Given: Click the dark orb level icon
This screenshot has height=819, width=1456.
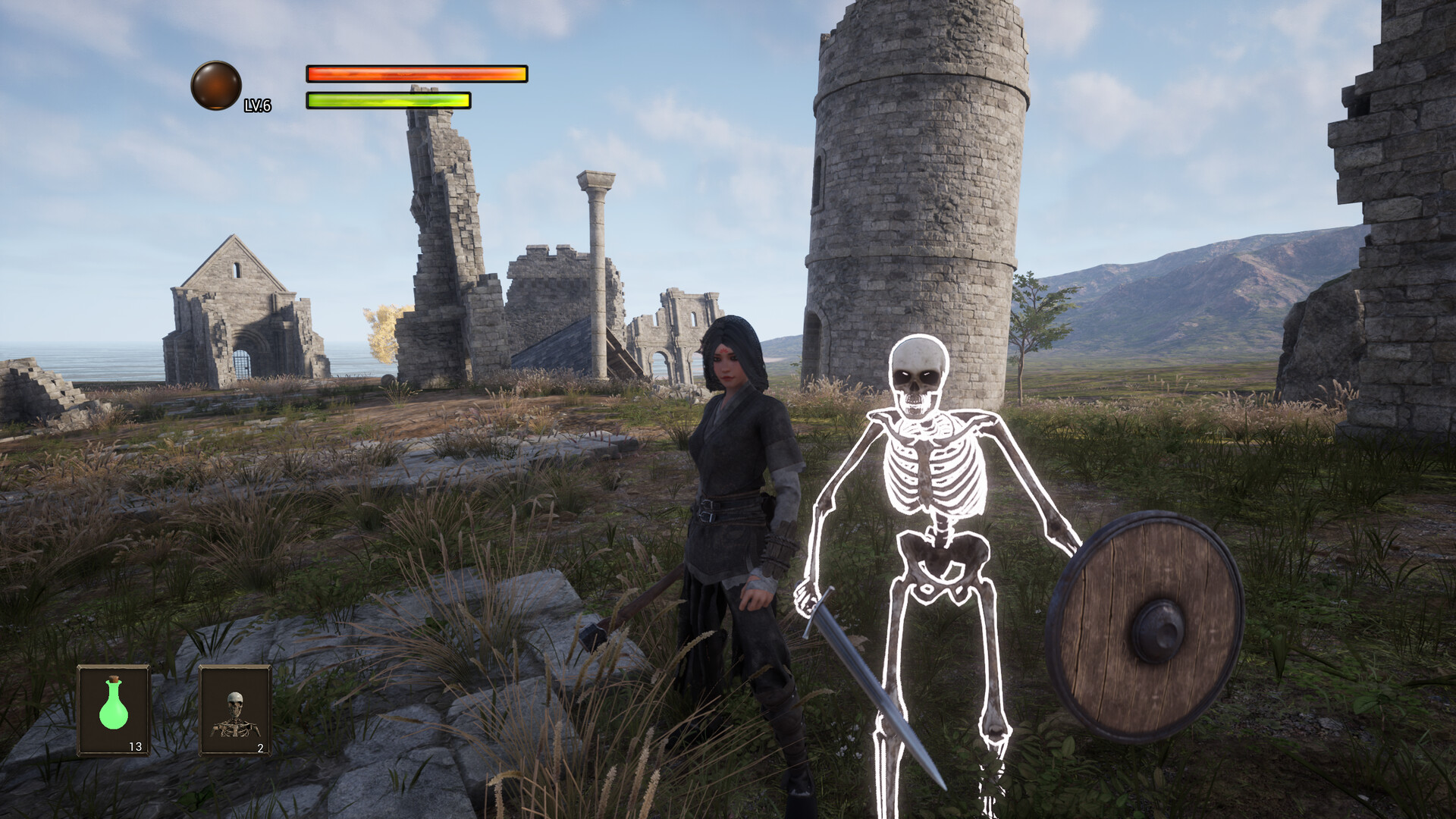Looking at the screenshot, I should pyautogui.click(x=216, y=86).
